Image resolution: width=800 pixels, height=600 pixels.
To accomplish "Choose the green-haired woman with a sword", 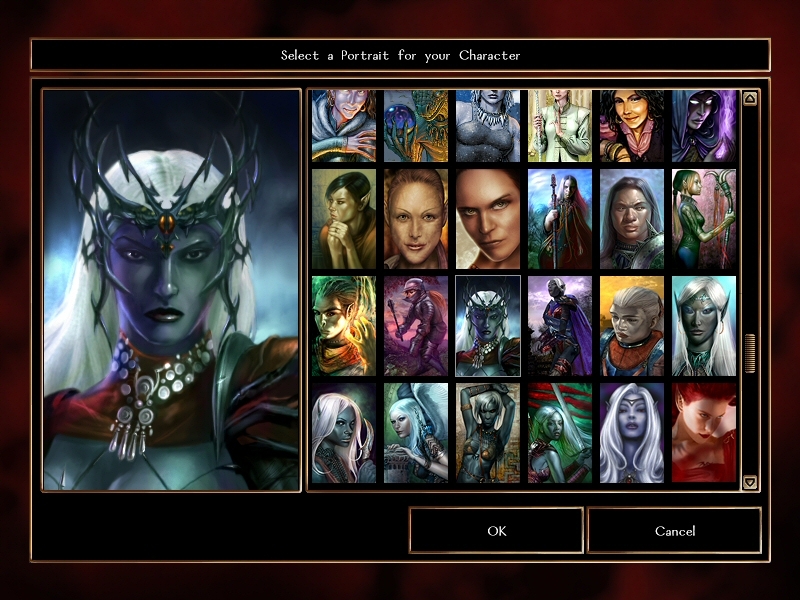I will (560, 432).
